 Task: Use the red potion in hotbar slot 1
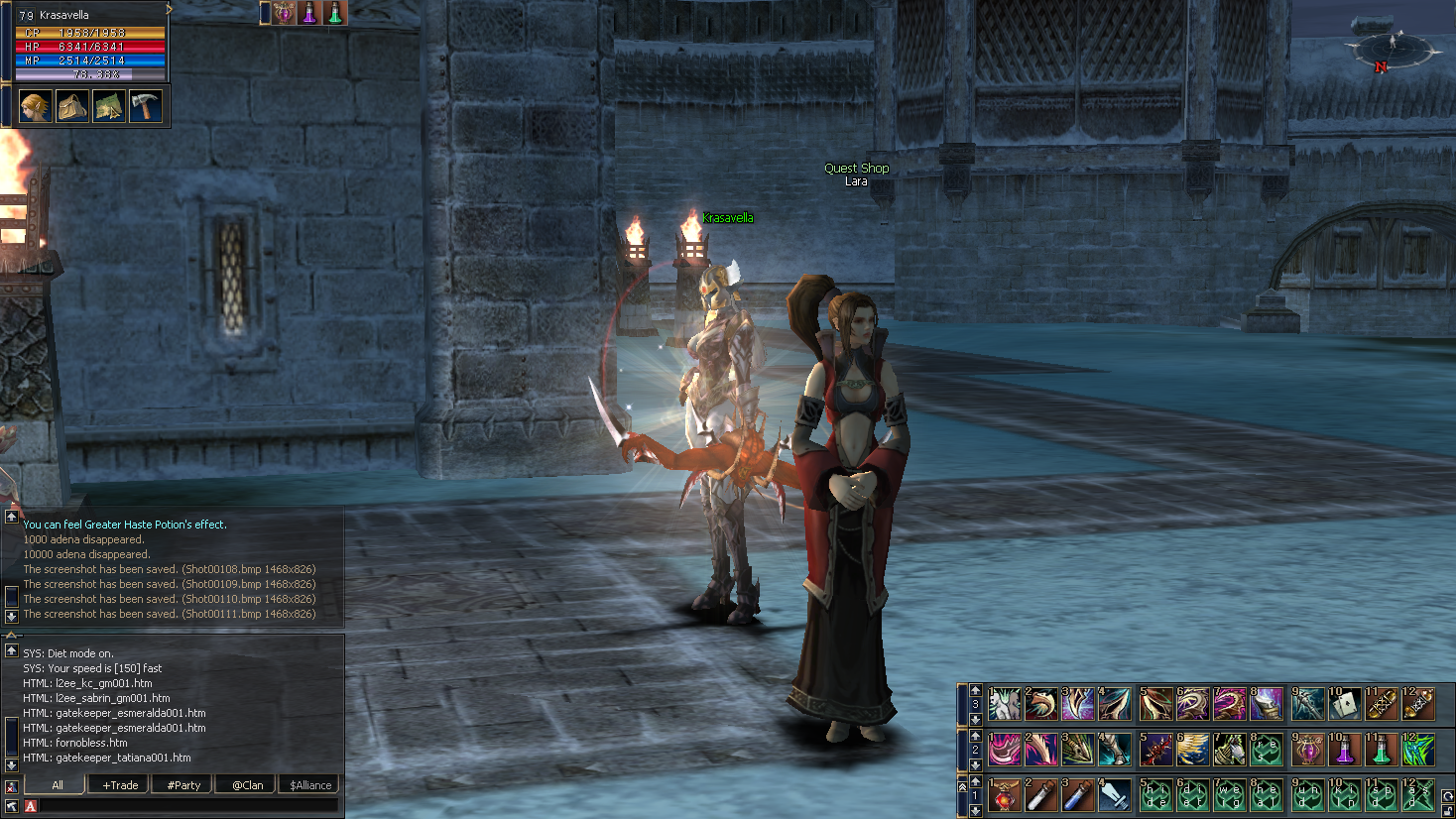(1005, 795)
